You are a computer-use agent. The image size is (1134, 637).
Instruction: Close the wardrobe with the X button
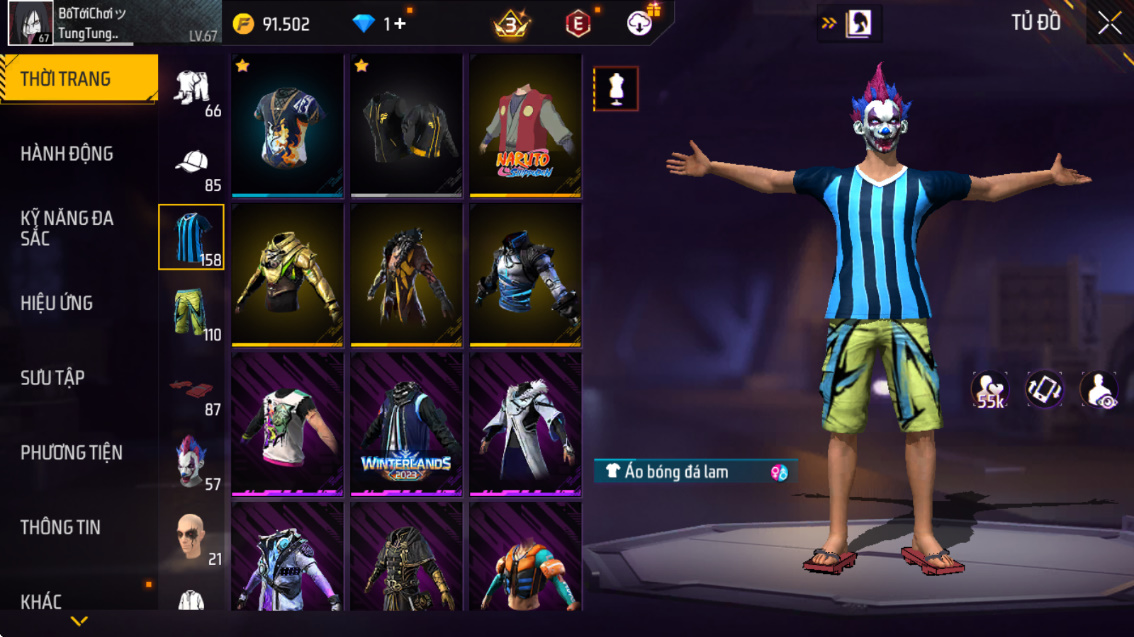click(1109, 23)
